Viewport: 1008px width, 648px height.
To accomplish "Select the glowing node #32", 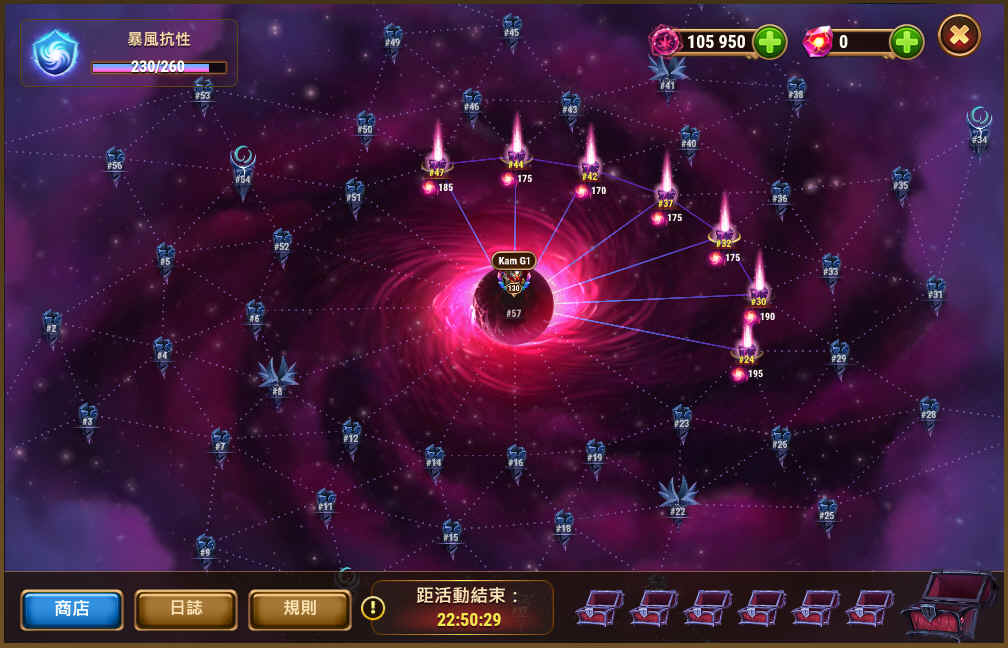I will (724, 232).
